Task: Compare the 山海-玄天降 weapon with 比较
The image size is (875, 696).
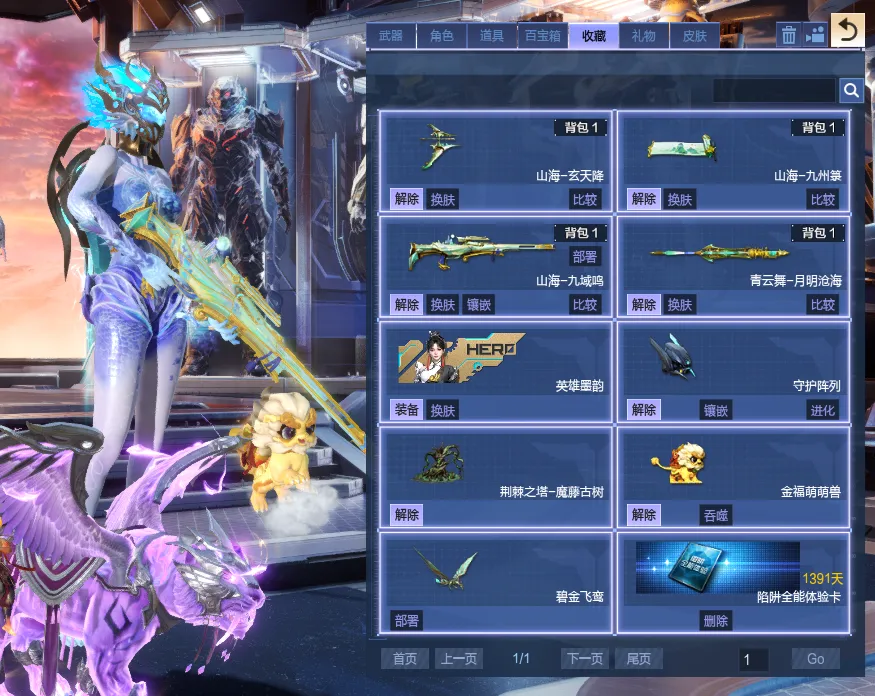Action: pos(585,199)
